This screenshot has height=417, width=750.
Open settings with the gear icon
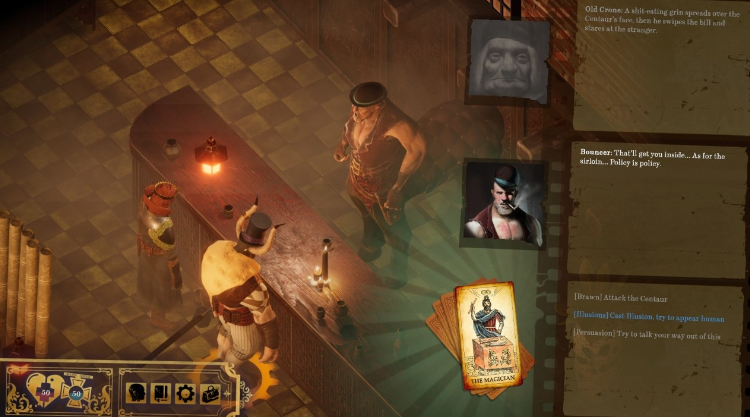pos(184,392)
